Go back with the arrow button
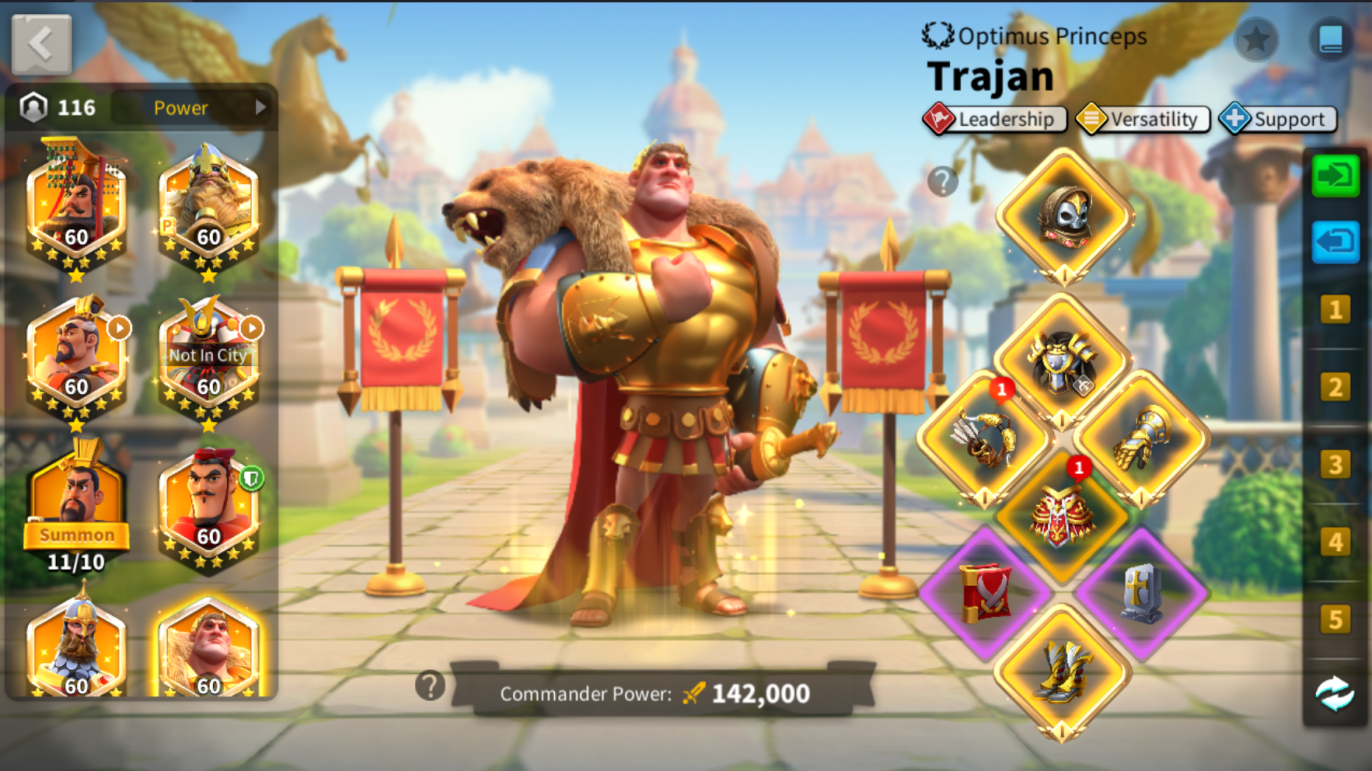The width and height of the screenshot is (1372, 771). click(x=41, y=44)
